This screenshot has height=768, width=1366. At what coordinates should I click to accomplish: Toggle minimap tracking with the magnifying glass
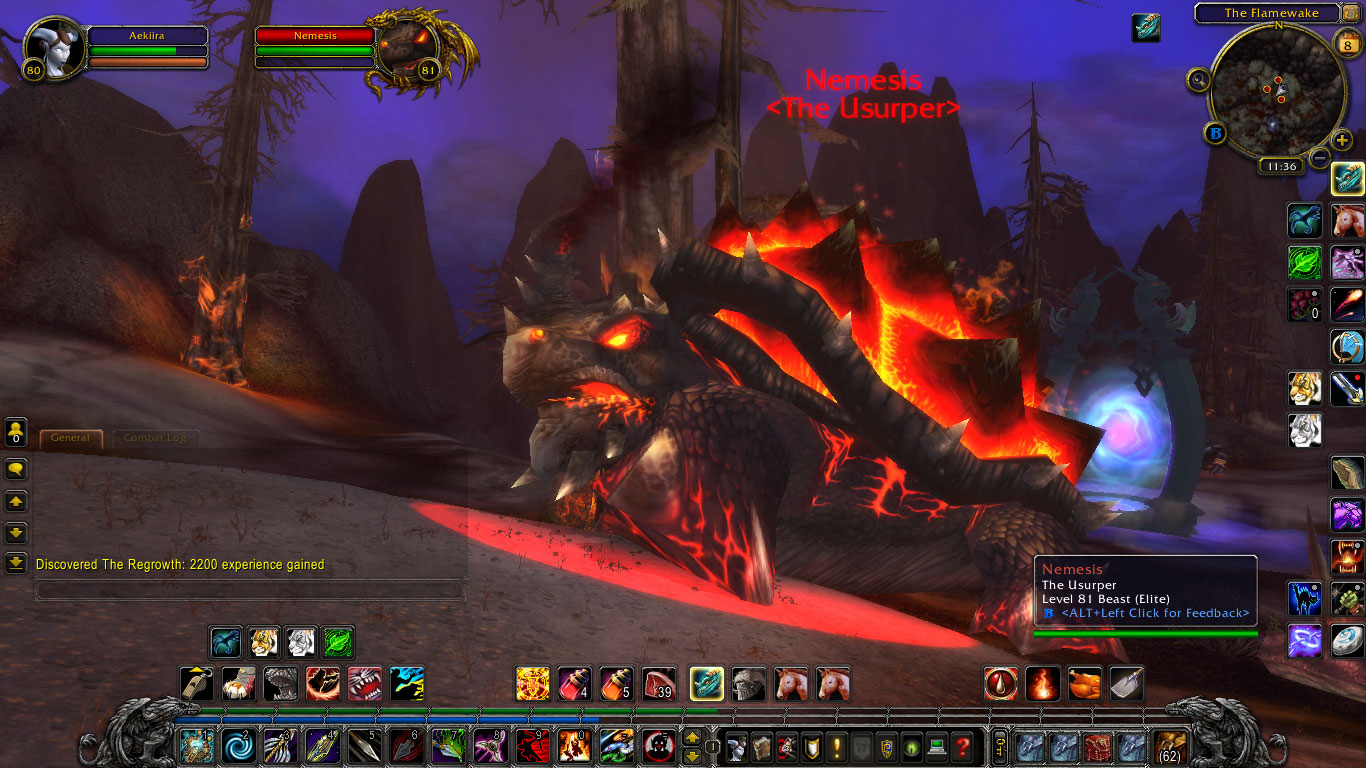tap(1198, 79)
